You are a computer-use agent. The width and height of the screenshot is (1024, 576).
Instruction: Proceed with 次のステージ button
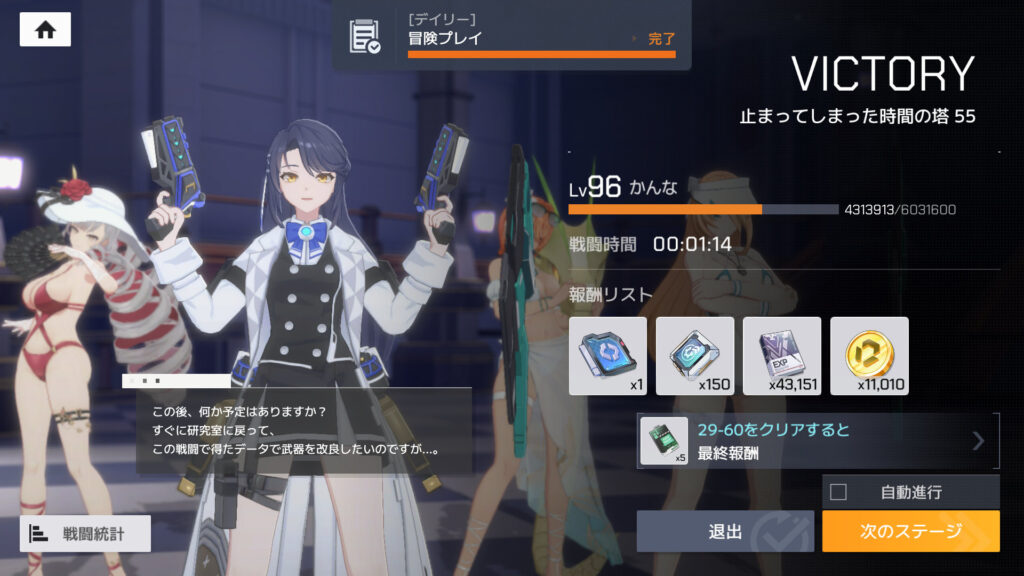[x=910, y=531]
